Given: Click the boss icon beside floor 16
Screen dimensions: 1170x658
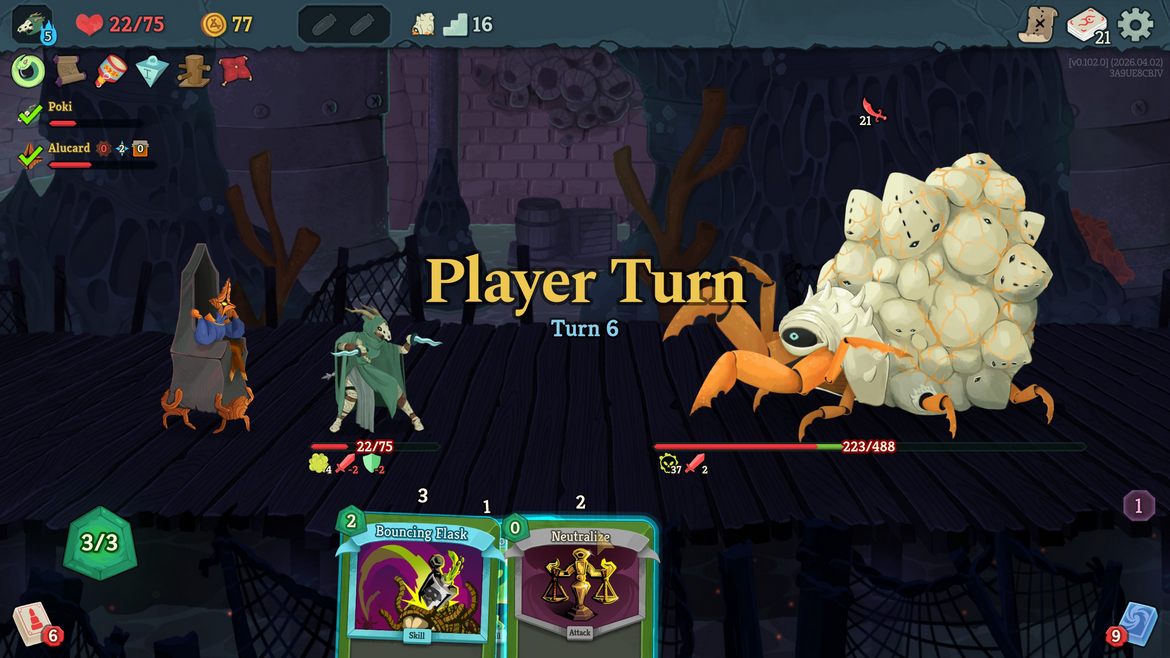Looking at the screenshot, I should click(424, 24).
